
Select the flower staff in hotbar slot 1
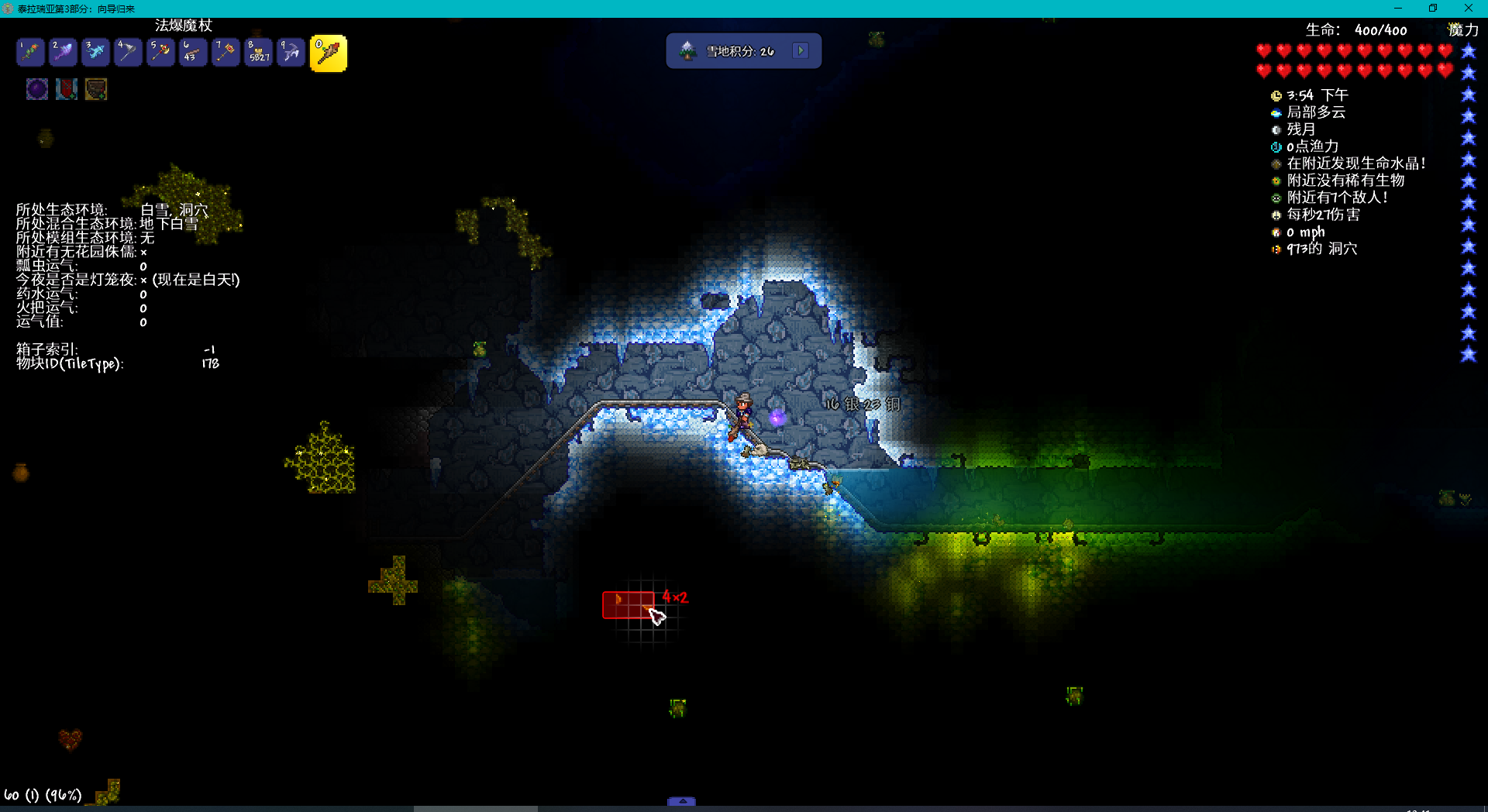[x=29, y=52]
